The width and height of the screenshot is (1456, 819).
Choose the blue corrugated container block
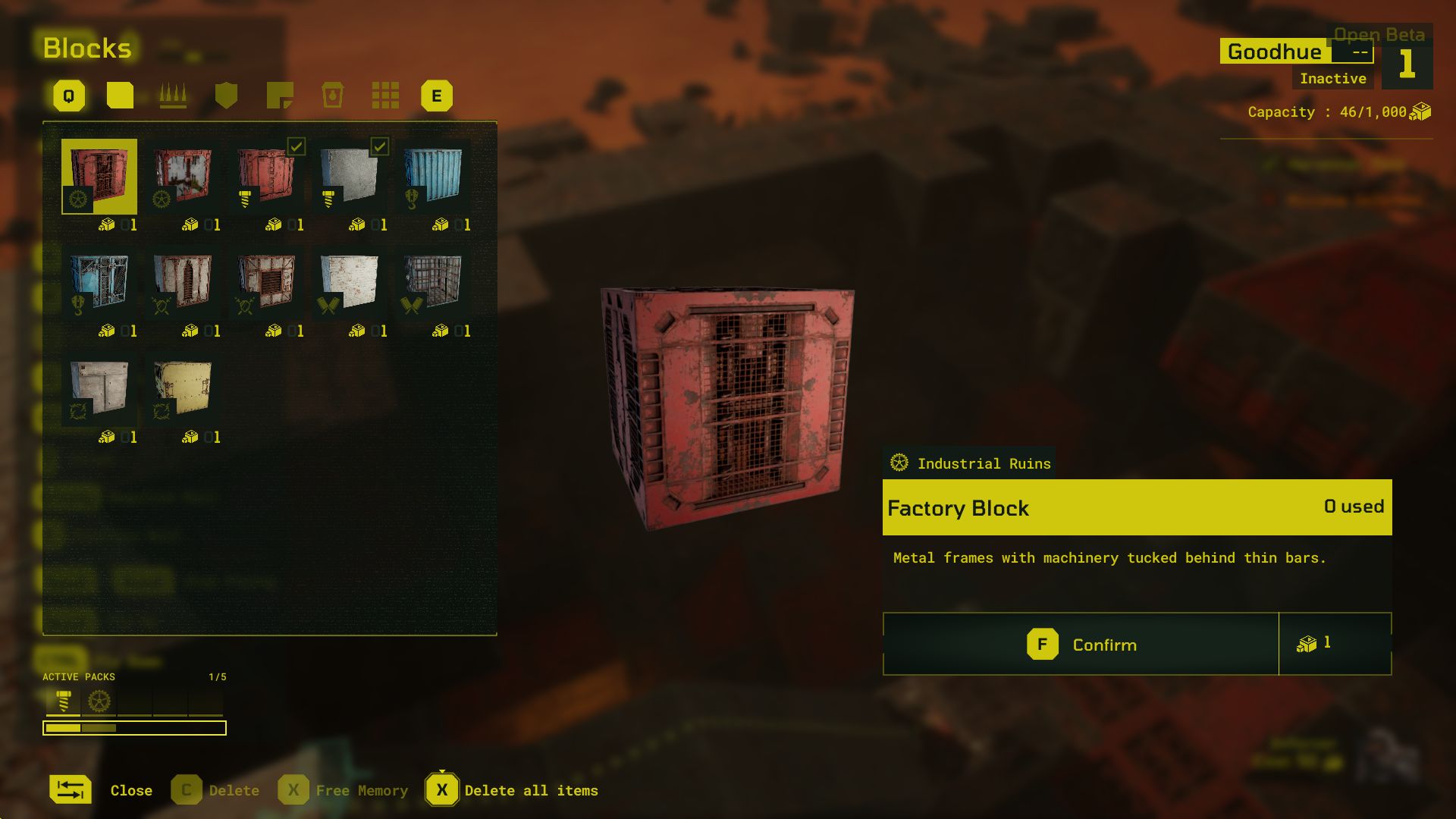point(433,176)
